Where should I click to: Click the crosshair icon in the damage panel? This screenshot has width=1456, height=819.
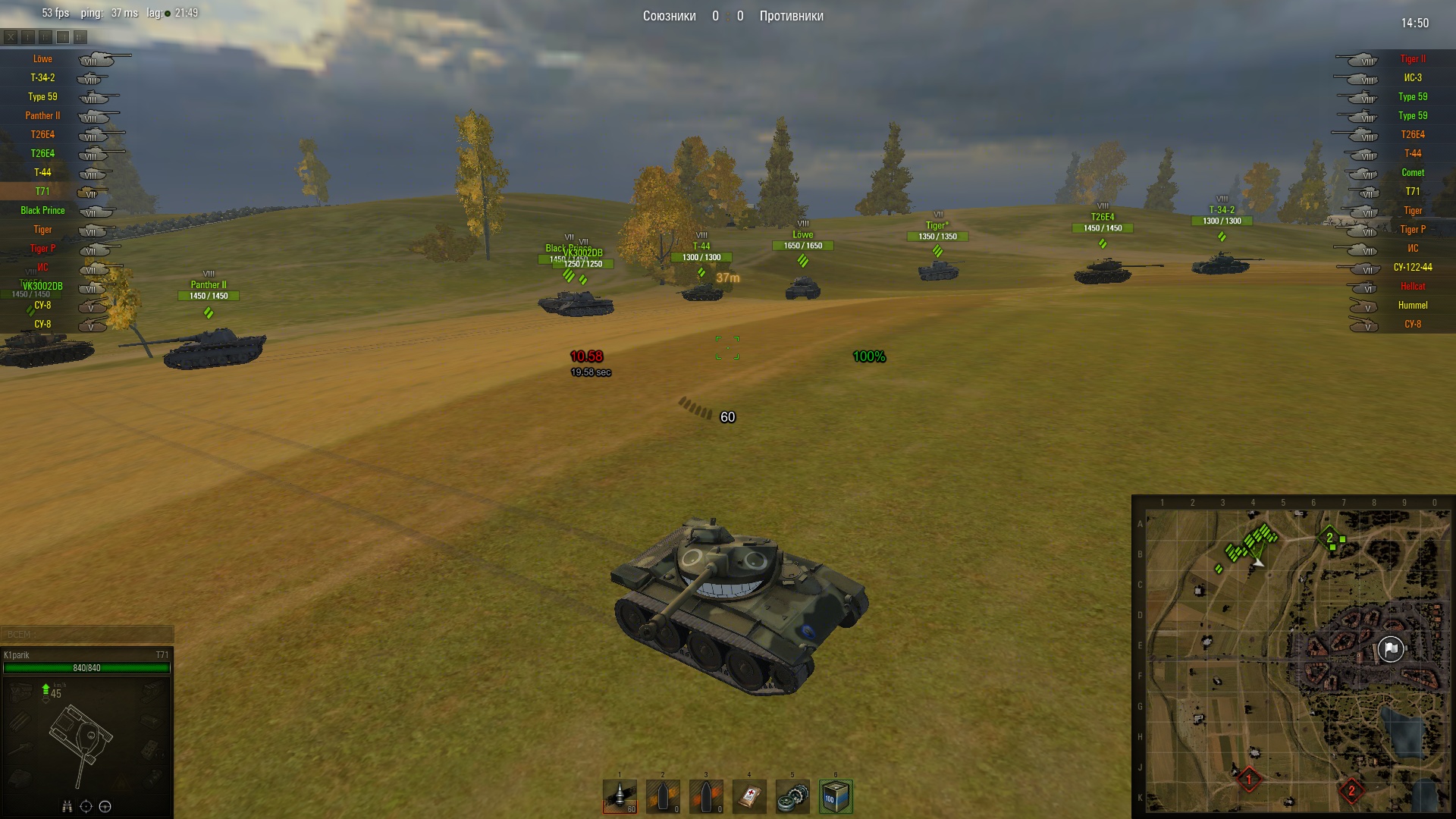tap(86, 806)
